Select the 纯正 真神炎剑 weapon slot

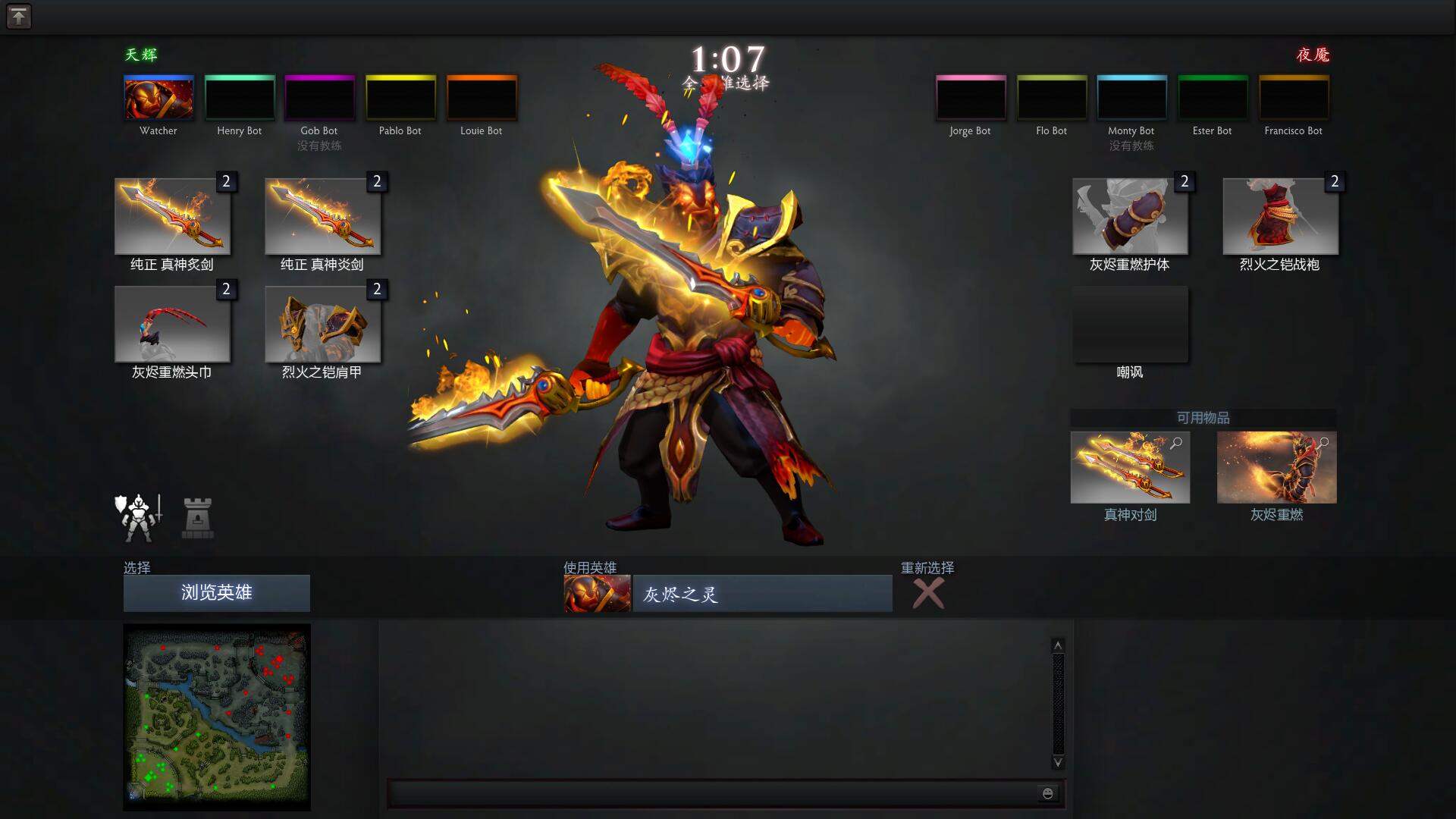[x=322, y=217]
